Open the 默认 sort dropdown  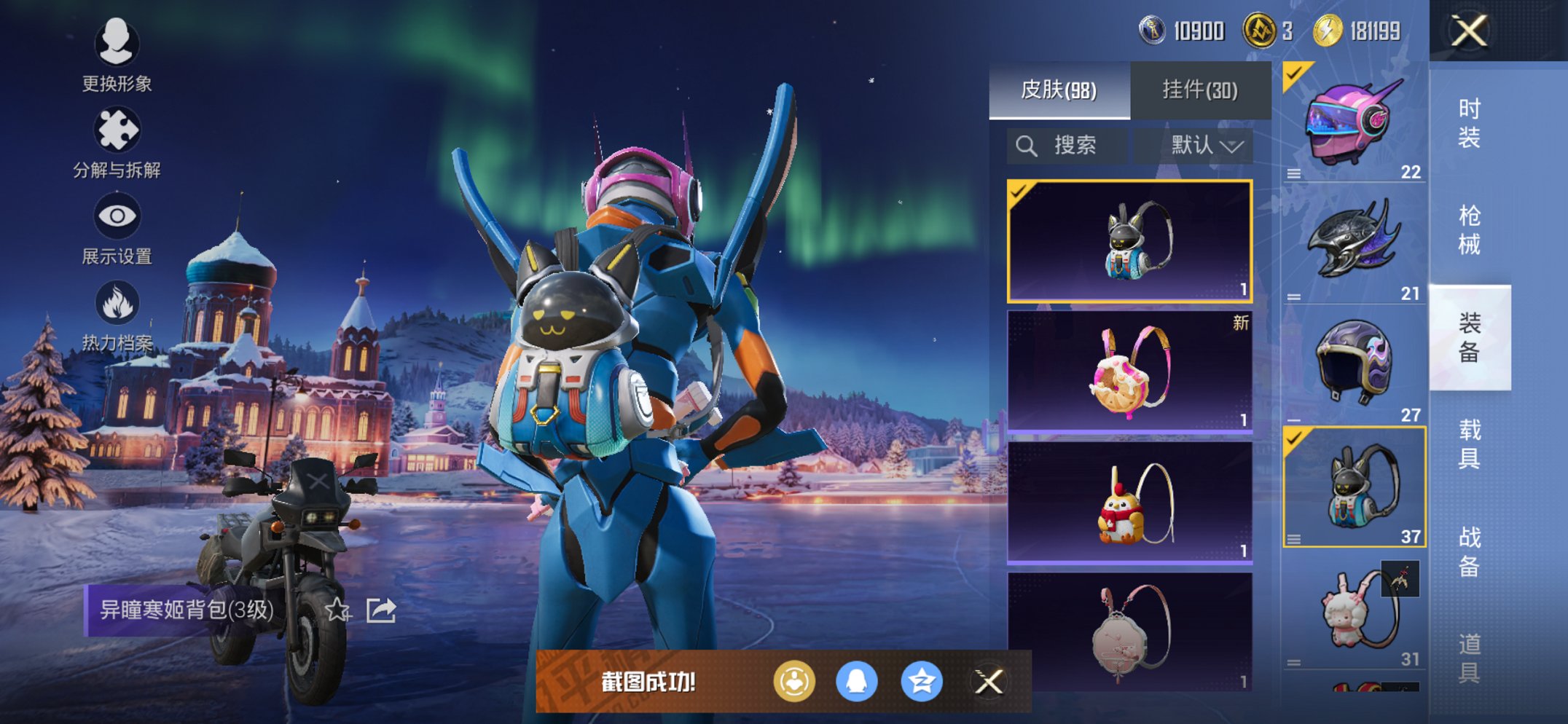pos(1206,146)
